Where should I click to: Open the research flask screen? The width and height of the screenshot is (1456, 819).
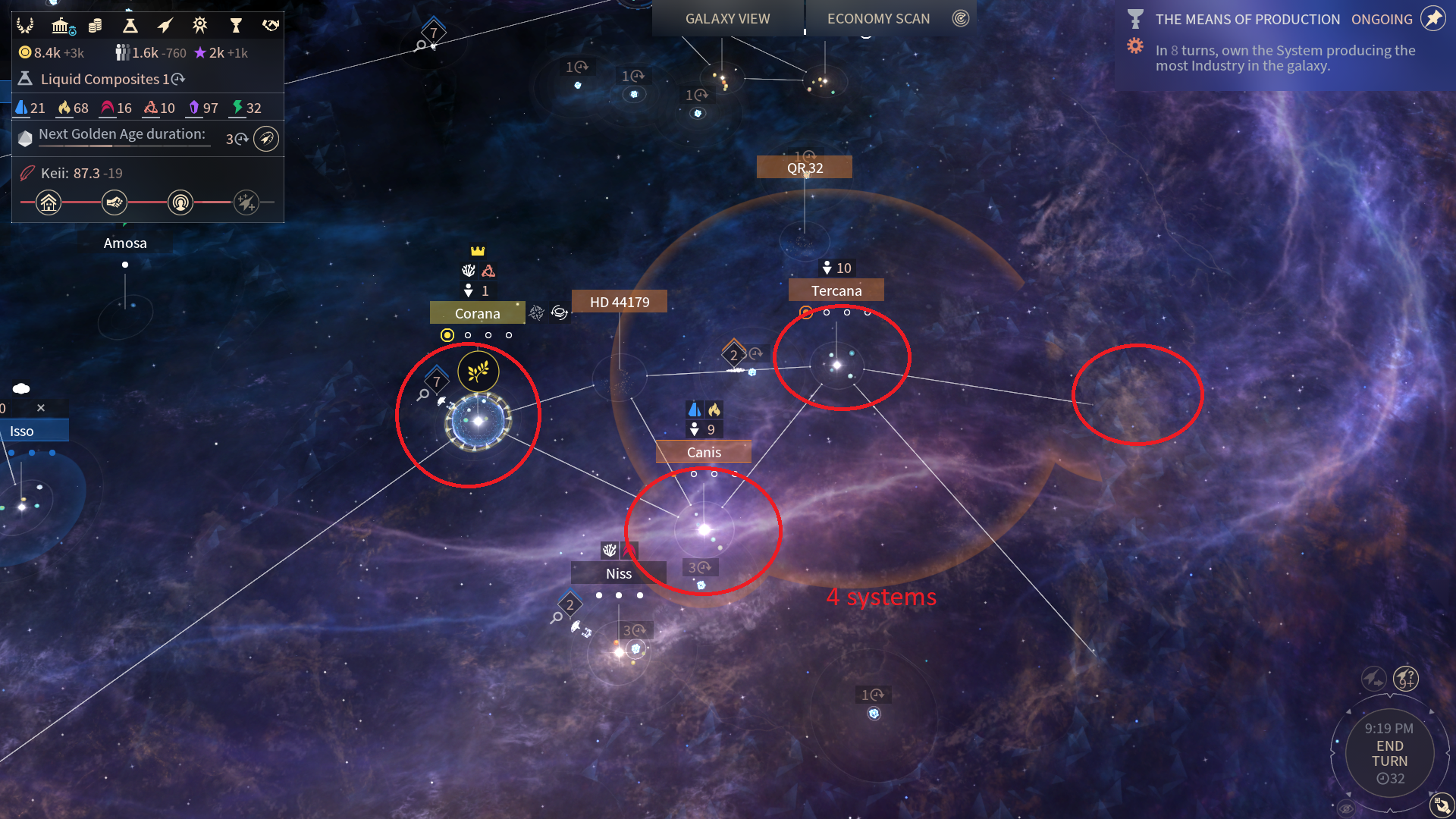tap(130, 26)
